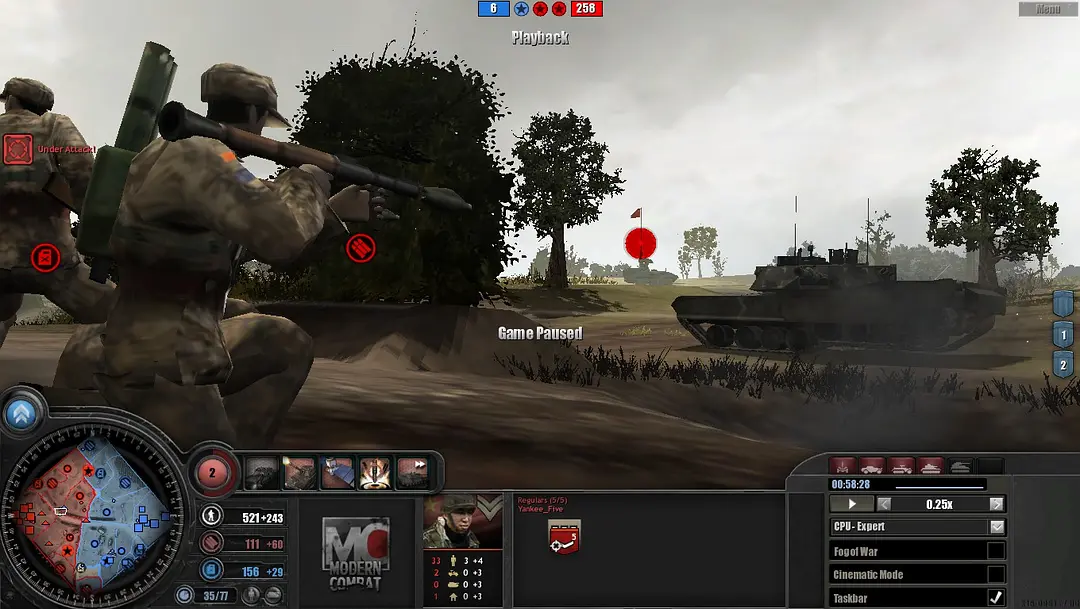Activate the fast-forward tank ability icon
1080x609 pixels.
412,473
